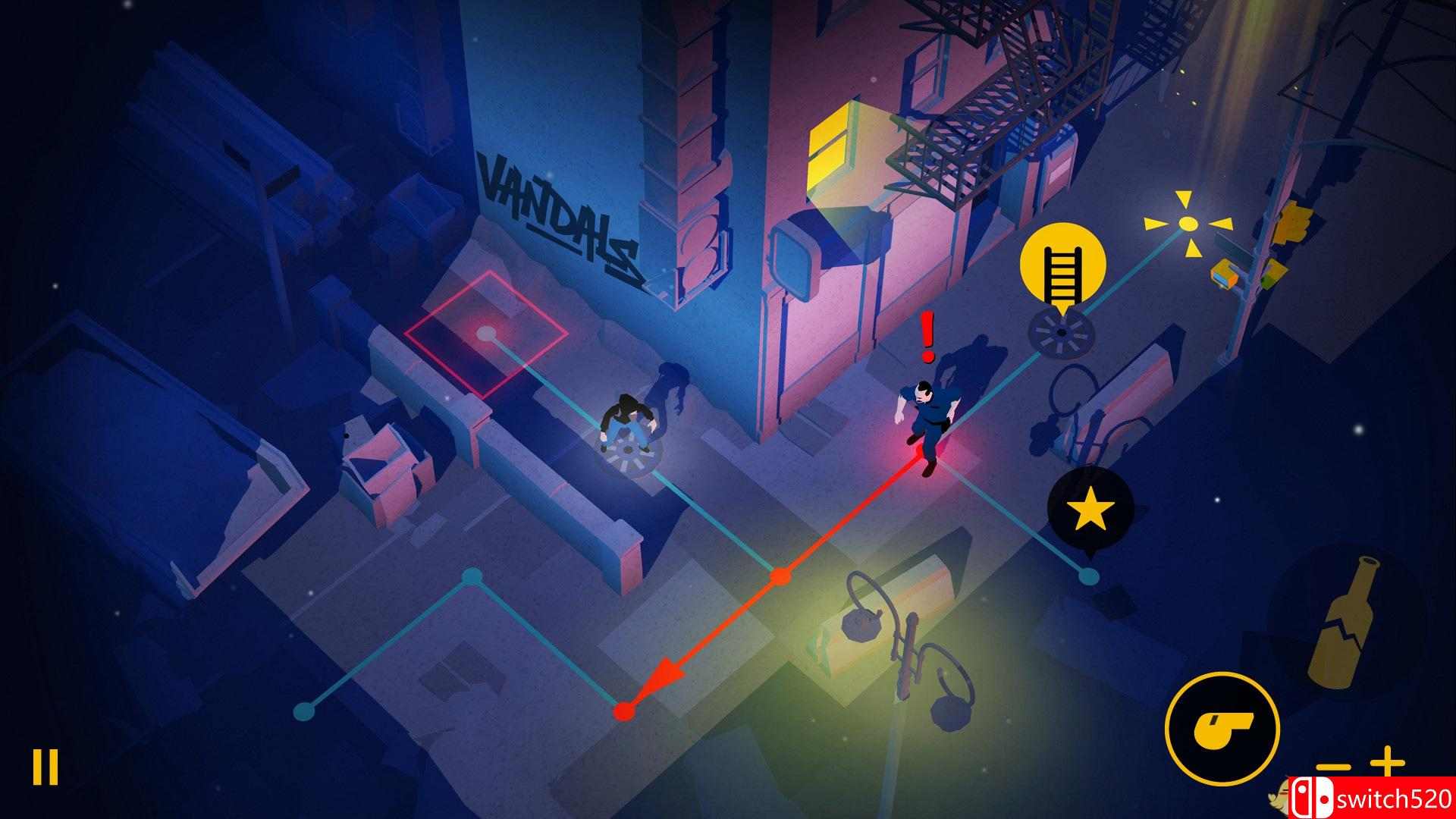Screen dimensions: 1456x819
Task: Click the lit yellow window on the building
Action: pos(830,152)
